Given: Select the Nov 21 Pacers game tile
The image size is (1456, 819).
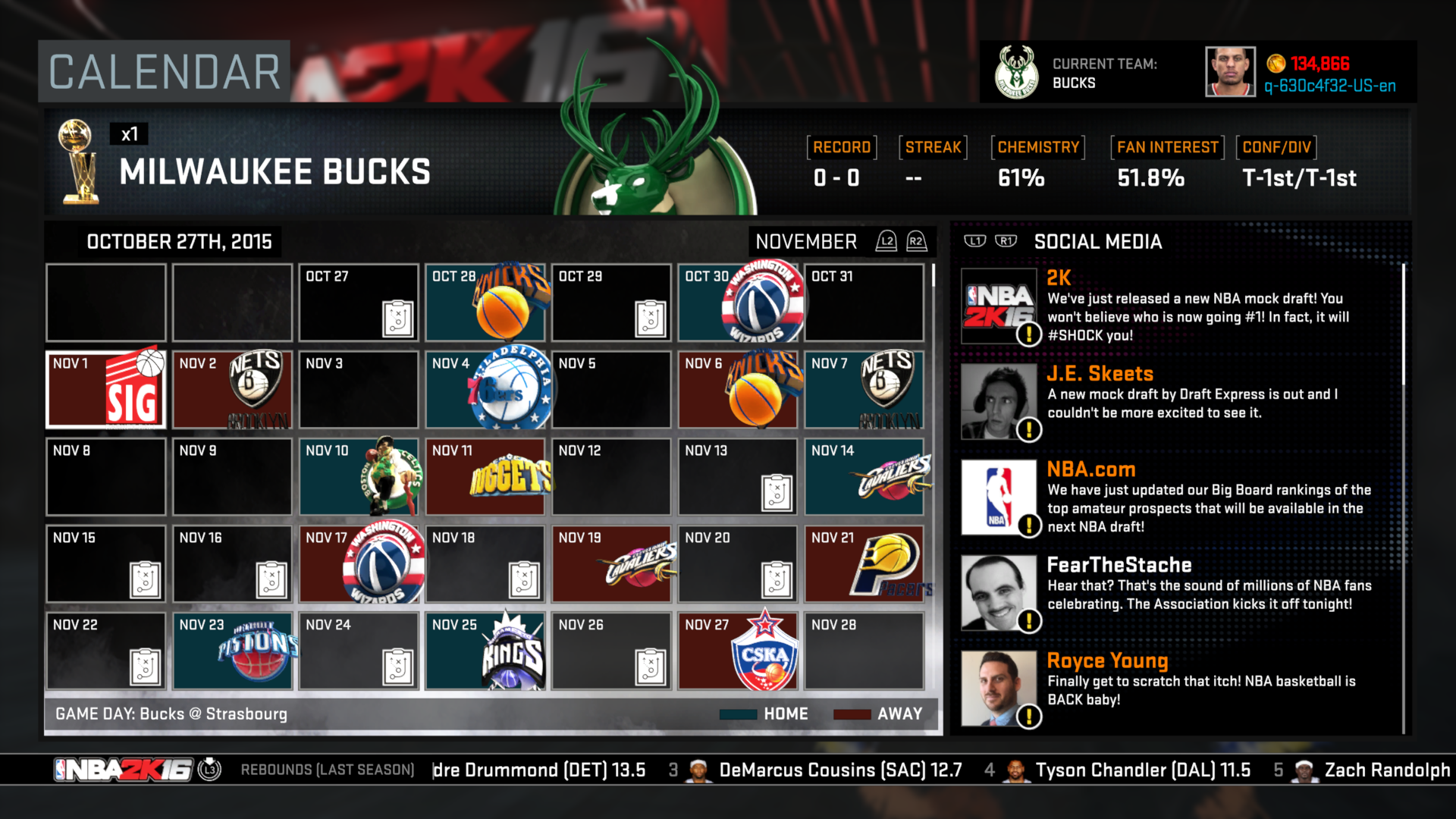Looking at the screenshot, I should [864, 564].
